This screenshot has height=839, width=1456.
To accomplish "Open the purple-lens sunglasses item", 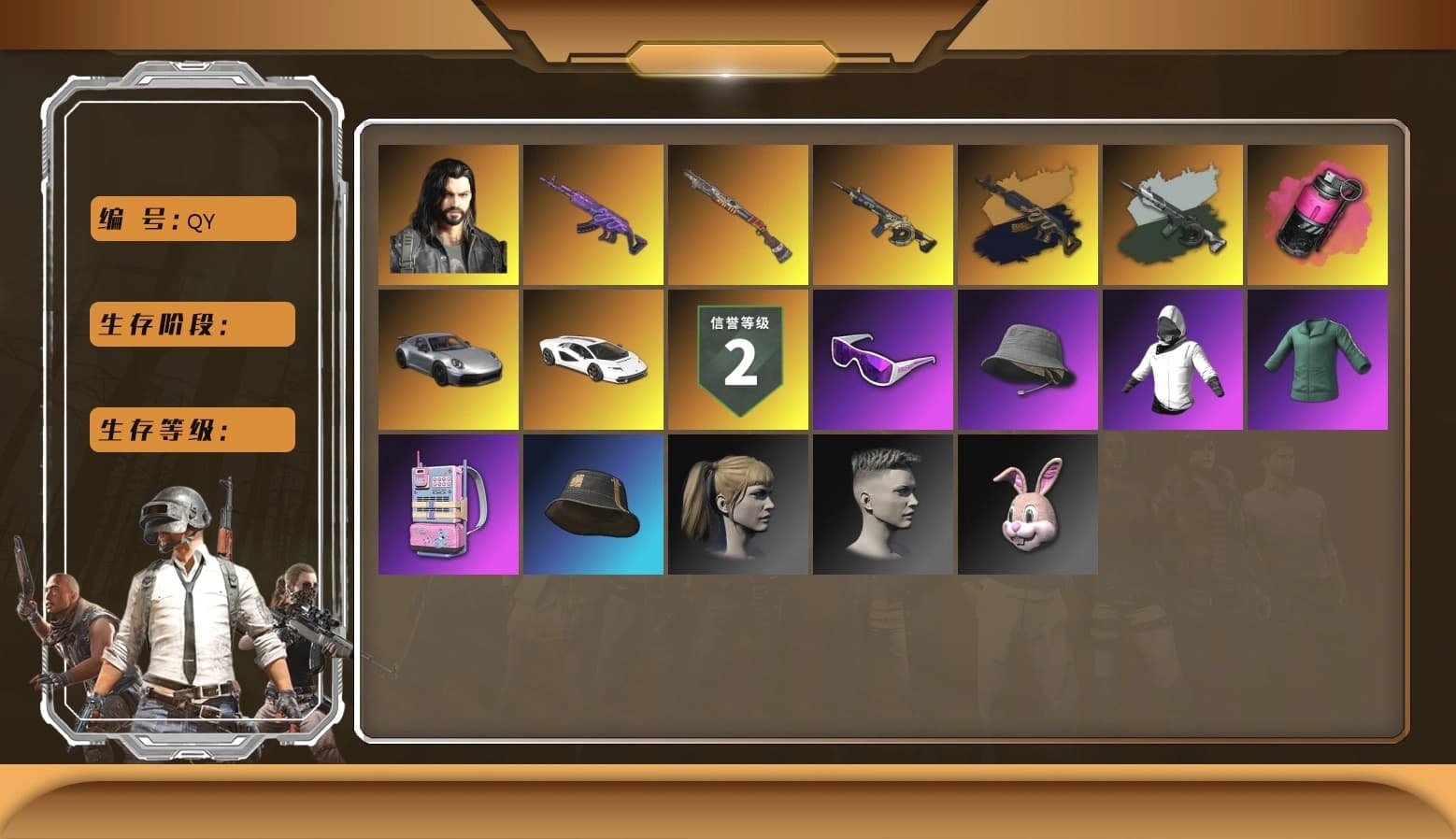I will point(883,360).
